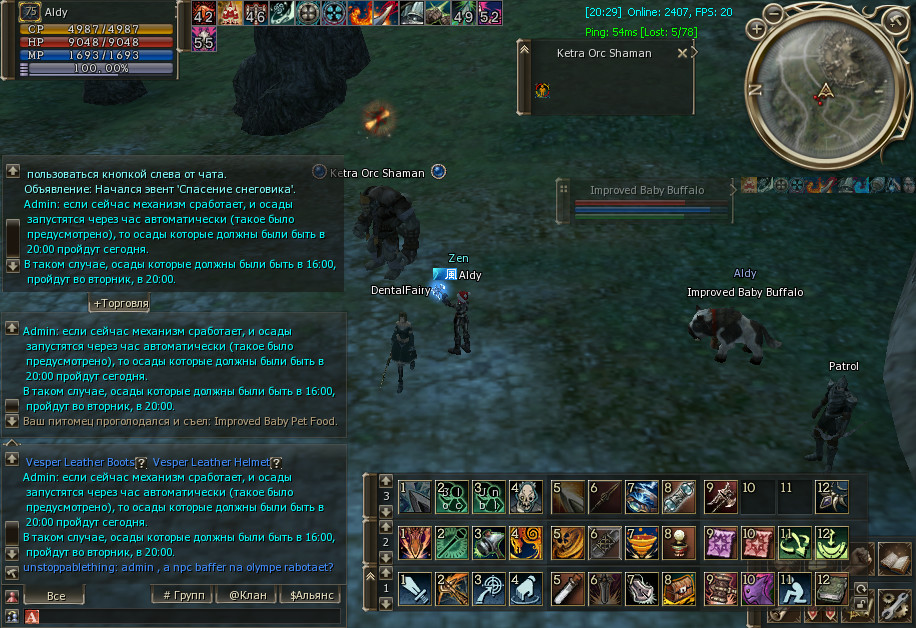Select the $Альянс chat tab
Viewport: 916px width, 628px height.
(x=311, y=596)
